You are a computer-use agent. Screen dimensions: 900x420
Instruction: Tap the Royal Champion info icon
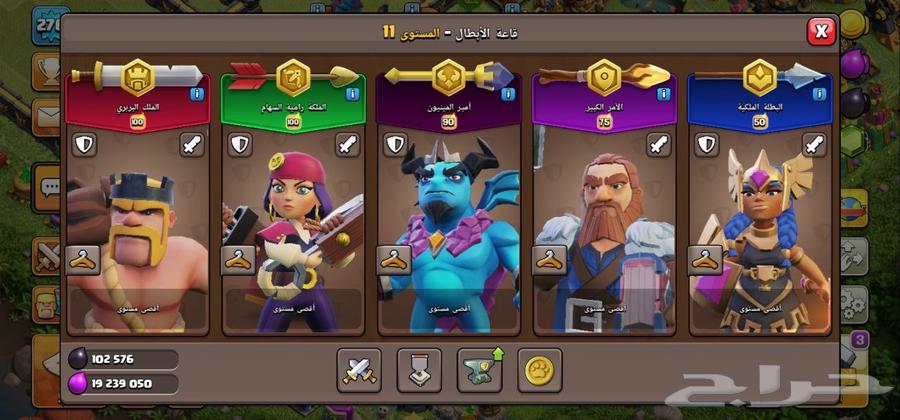pyautogui.click(x=820, y=94)
